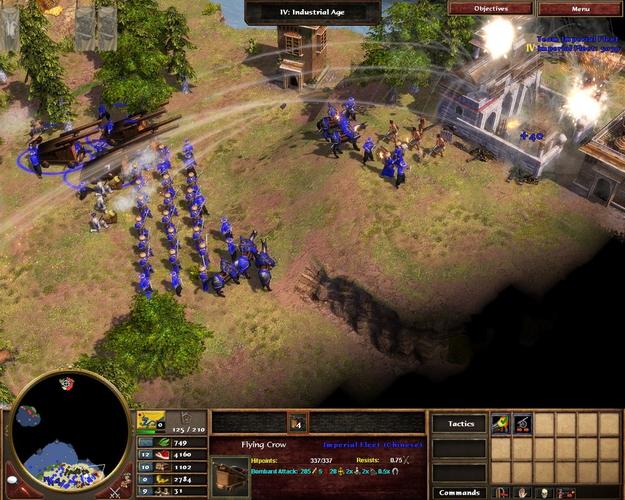Viewport: 625px width, 500px height.
Task: Choose the first tactic icon with green arrow
Action: point(499,423)
